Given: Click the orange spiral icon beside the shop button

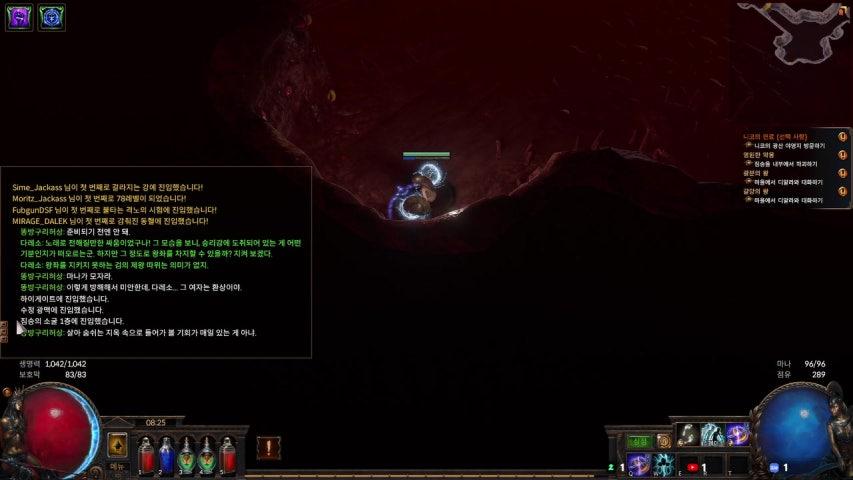Looking at the screenshot, I should tap(663, 441).
